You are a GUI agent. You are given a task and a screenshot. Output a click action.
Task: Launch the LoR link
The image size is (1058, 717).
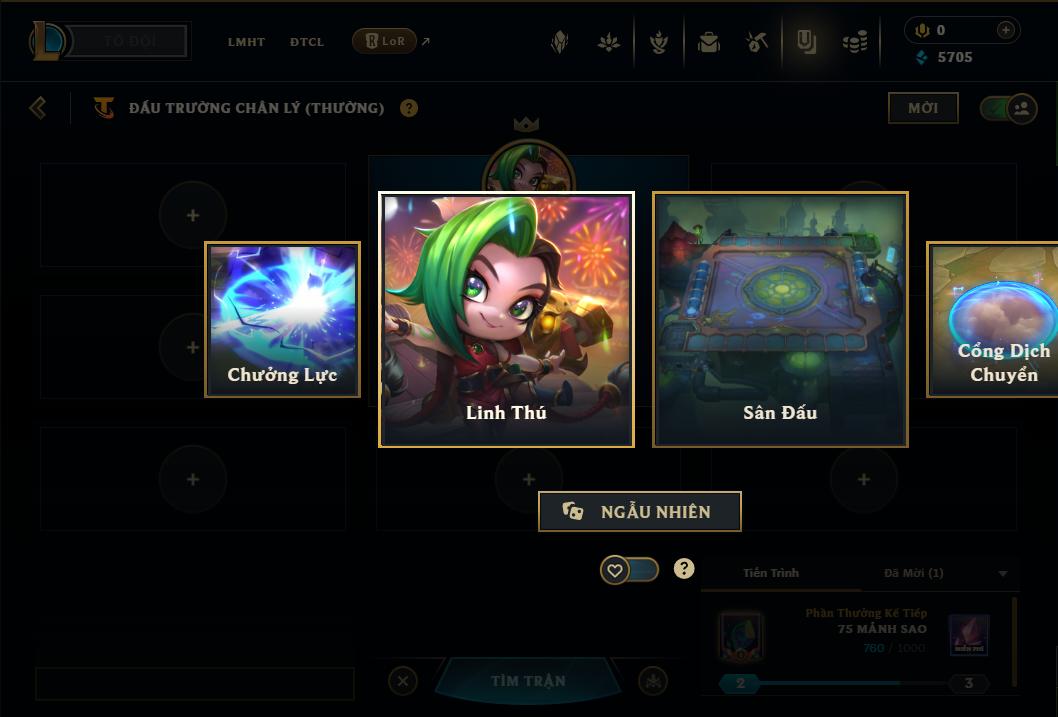[x=385, y=41]
